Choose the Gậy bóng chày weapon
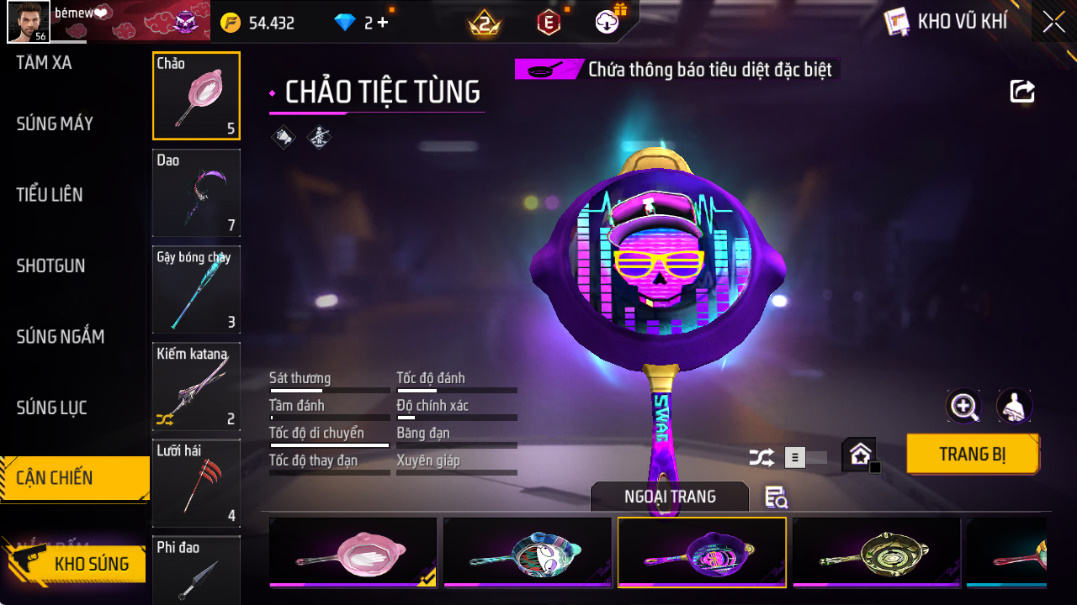This screenshot has width=1077, height=605. (x=196, y=289)
